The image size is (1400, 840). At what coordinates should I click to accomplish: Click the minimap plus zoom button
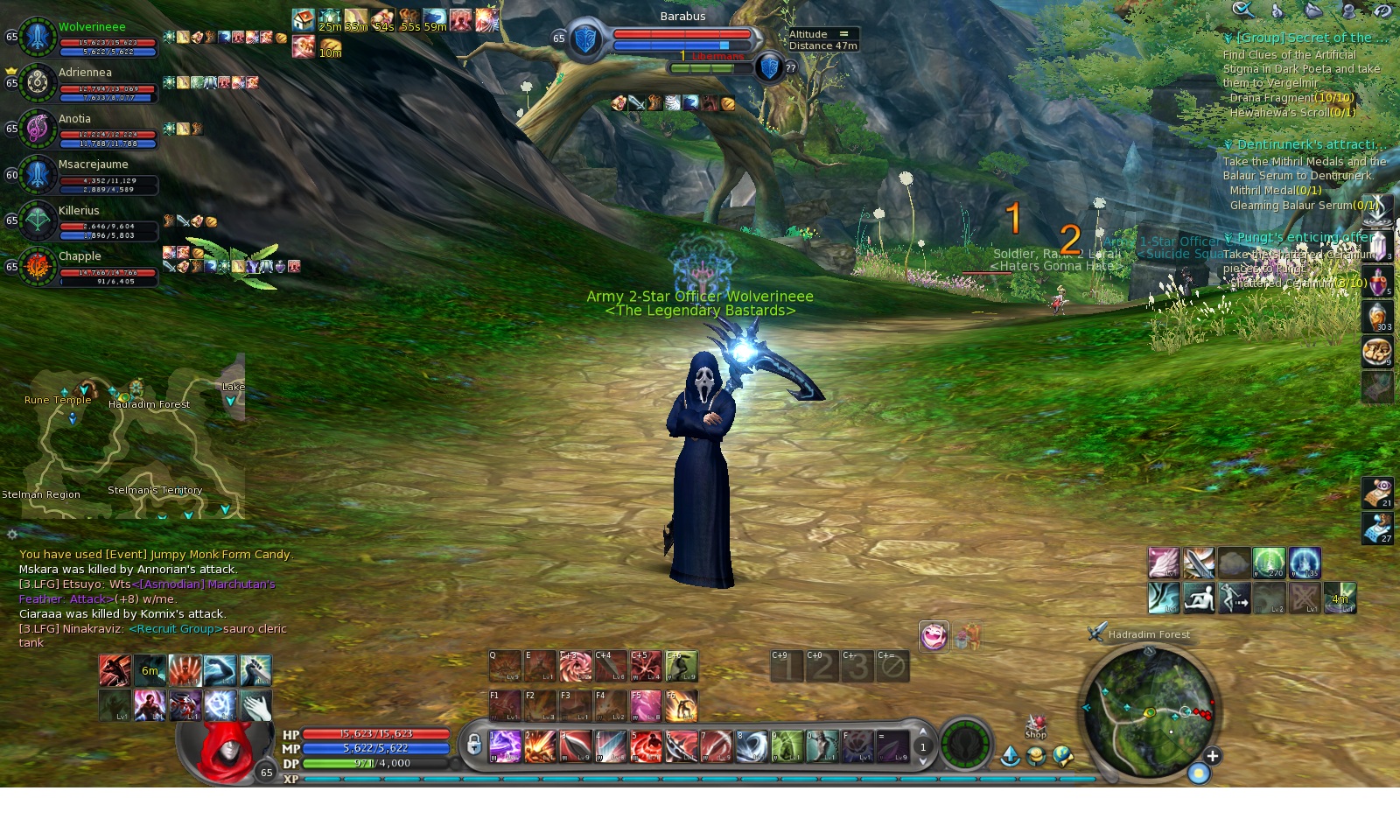(1212, 756)
